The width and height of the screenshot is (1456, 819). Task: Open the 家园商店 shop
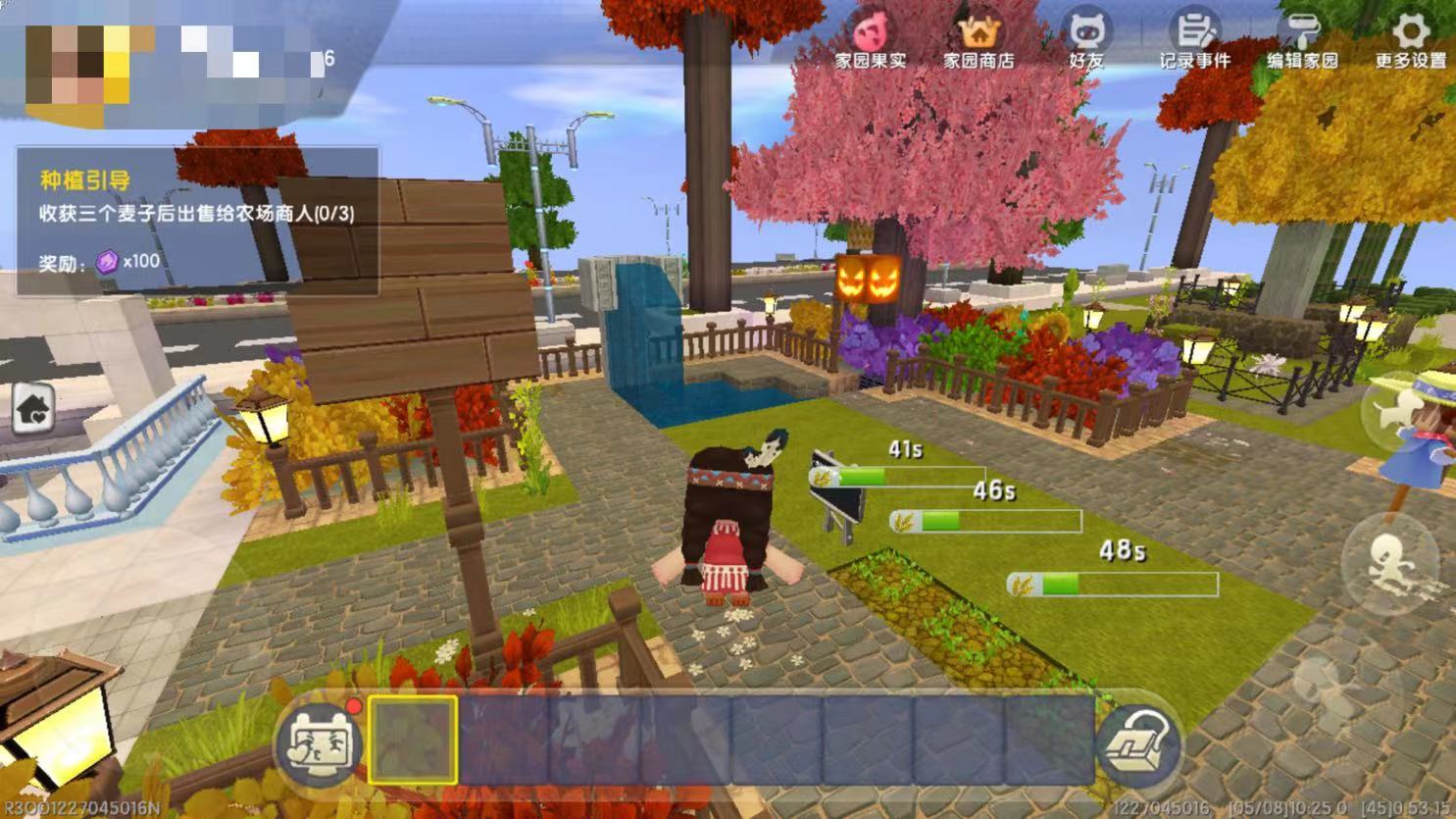[978, 39]
